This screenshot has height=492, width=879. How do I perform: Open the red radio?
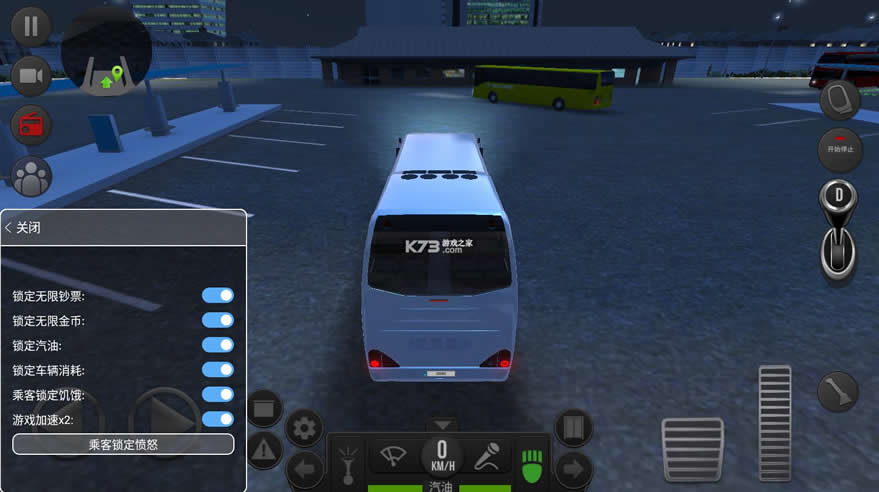[x=31, y=125]
